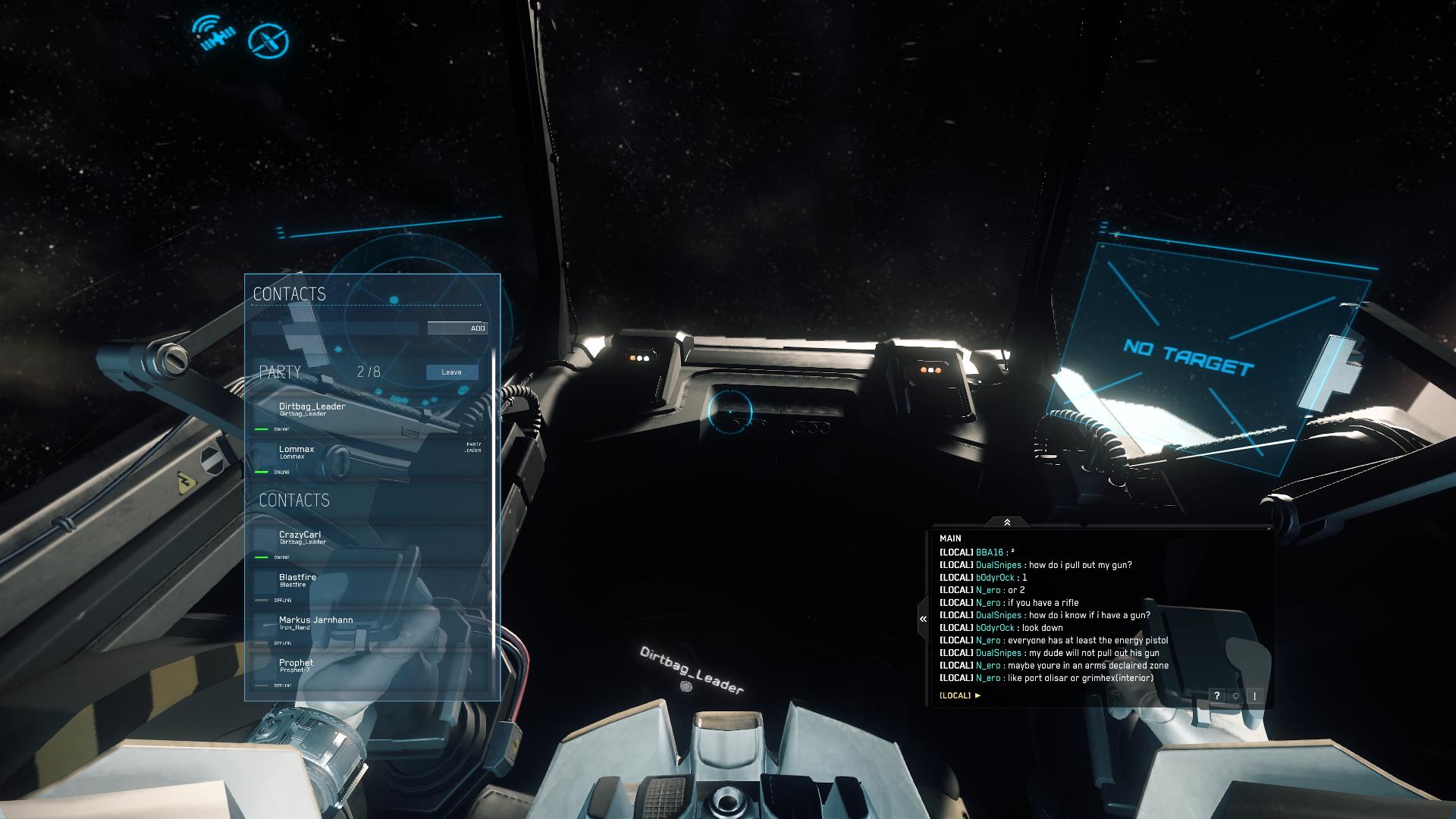The image size is (1456, 819).
Task: Click the ADD contact button
Action: 457,328
